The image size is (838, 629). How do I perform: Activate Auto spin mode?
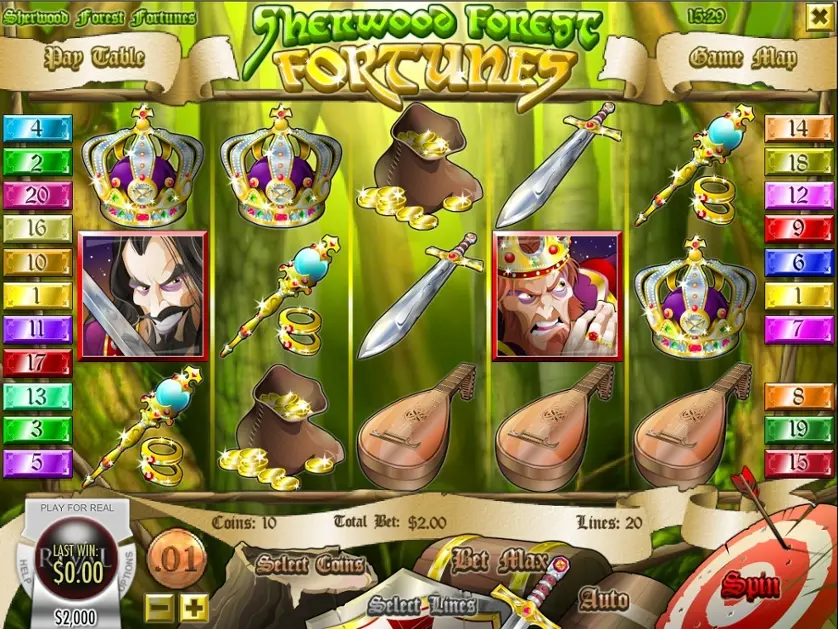coord(604,600)
